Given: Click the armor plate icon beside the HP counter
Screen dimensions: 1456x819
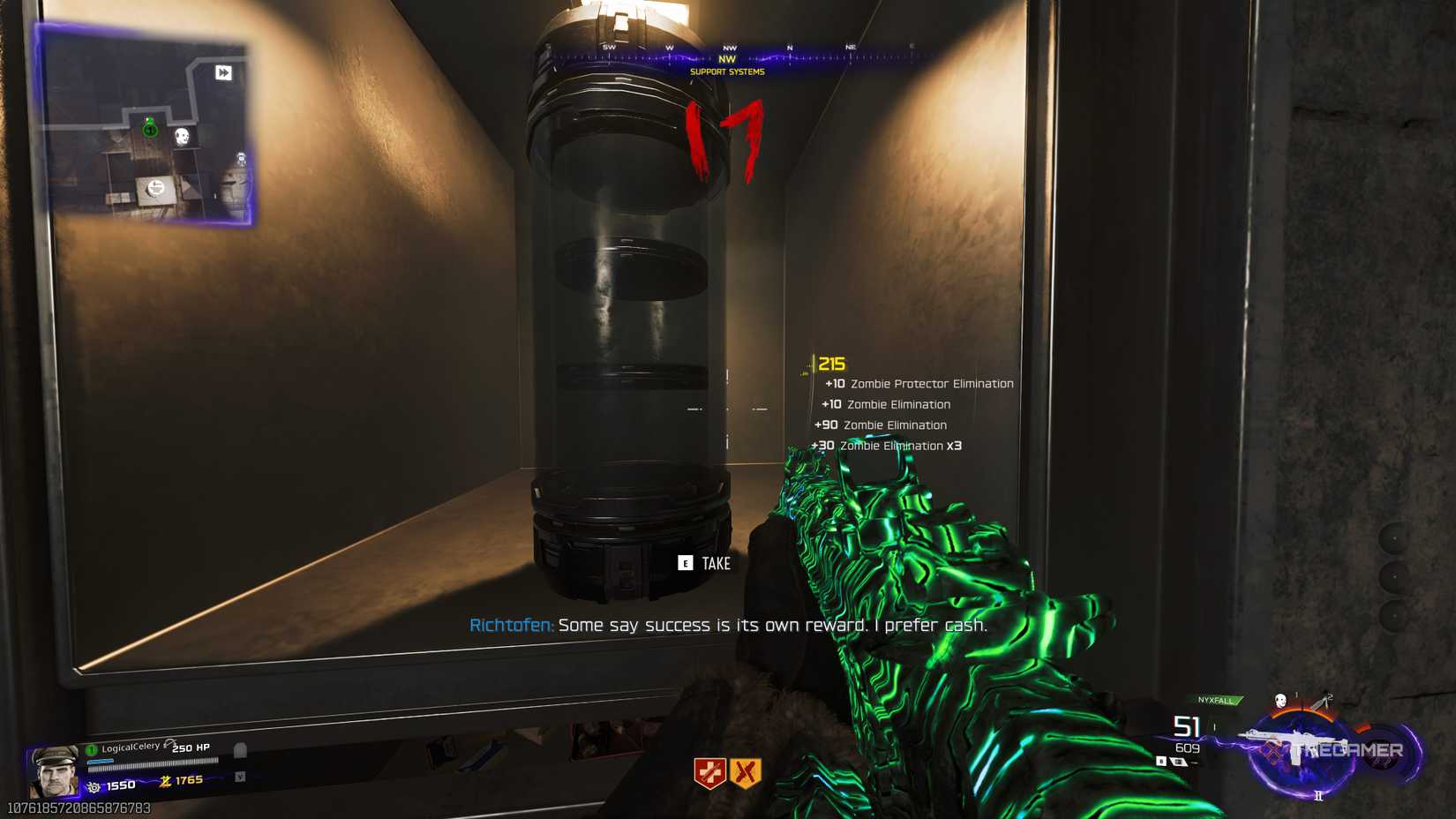Looking at the screenshot, I should (x=241, y=749).
